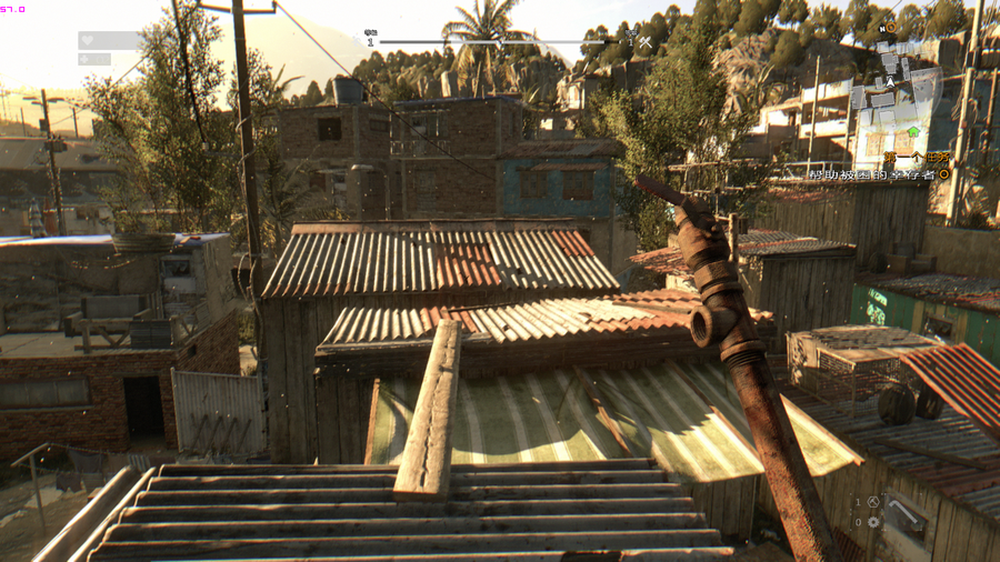Click the medkit icon under health

86,59
